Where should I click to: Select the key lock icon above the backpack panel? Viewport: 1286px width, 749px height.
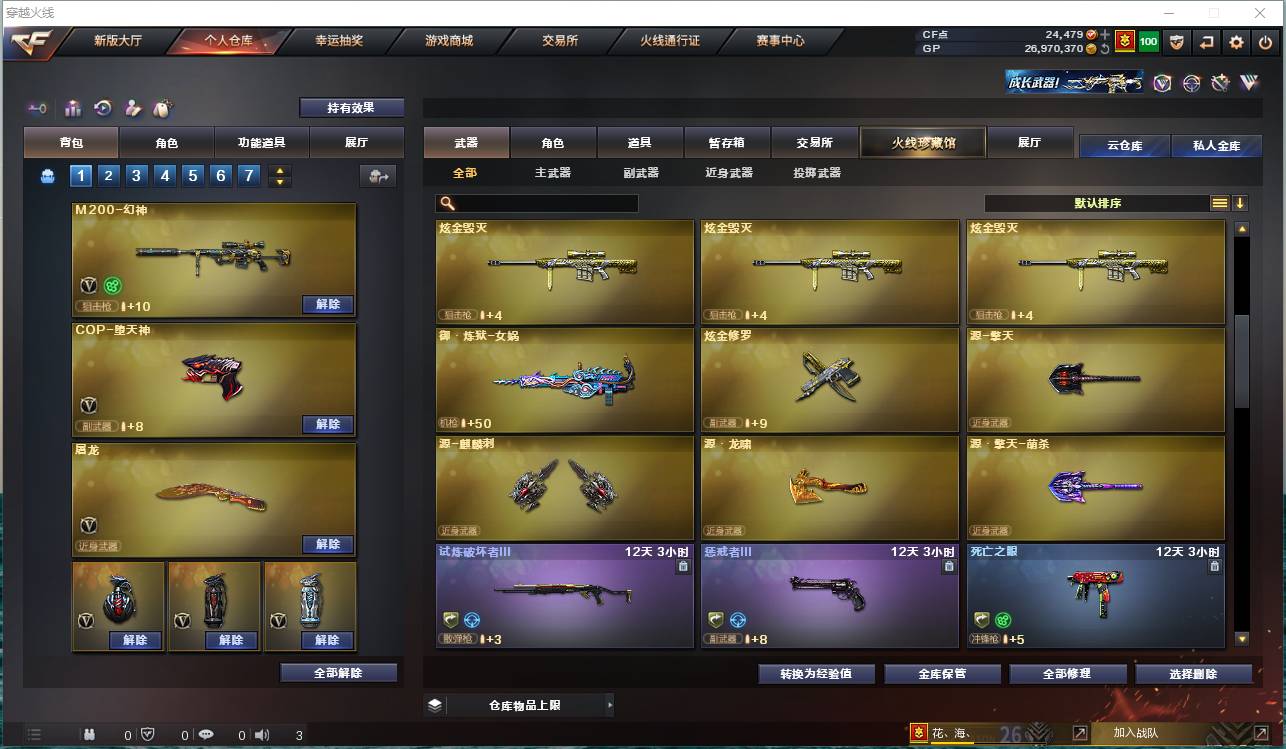point(37,108)
